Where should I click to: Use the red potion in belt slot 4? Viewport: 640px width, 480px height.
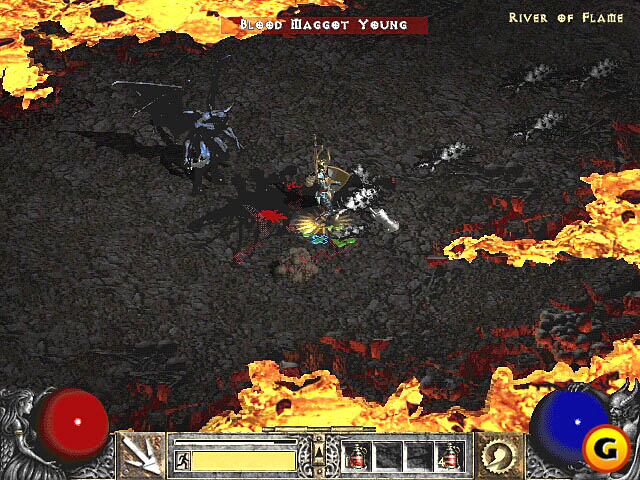(x=449, y=456)
